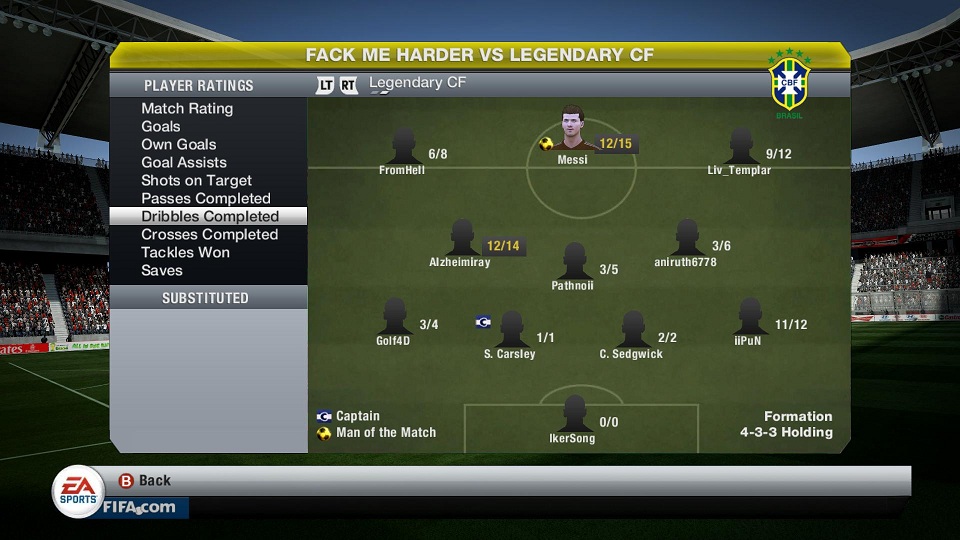Open the FIFA.com link

(x=138, y=507)
